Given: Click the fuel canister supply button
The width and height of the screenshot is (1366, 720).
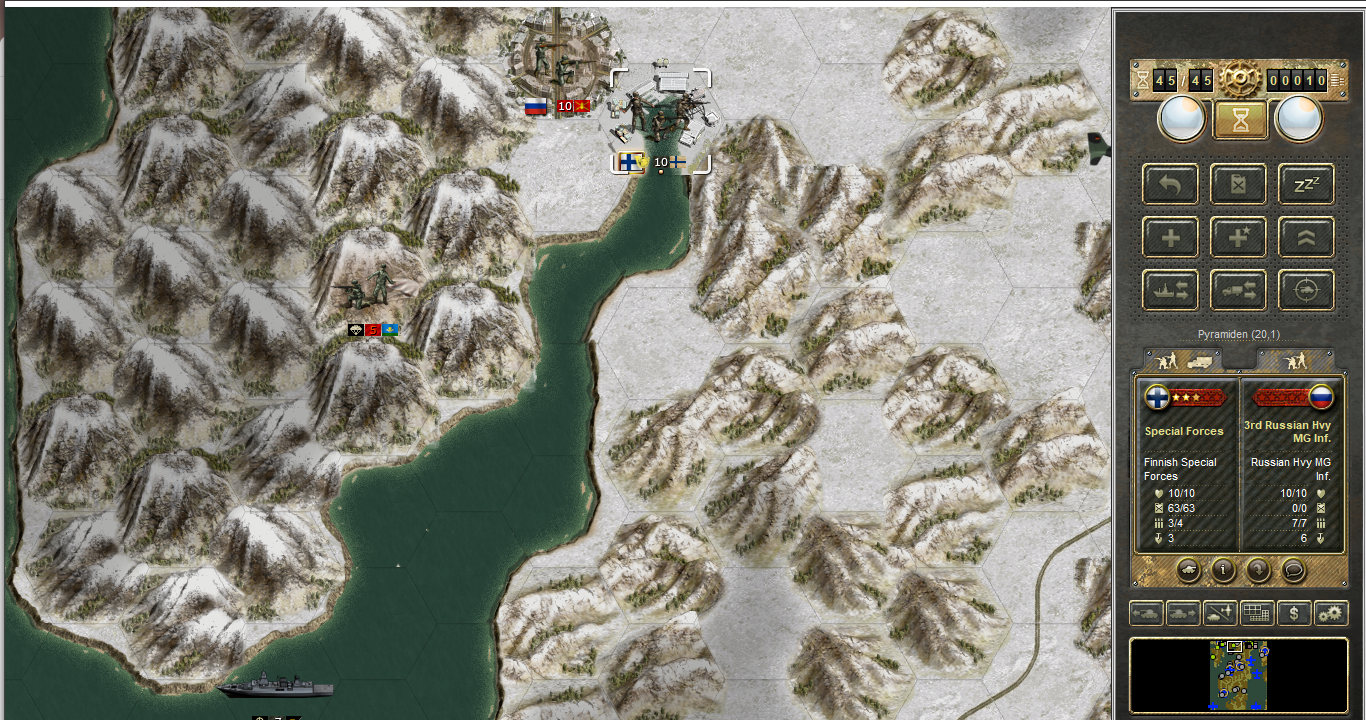Looking at the screenshot, I should (x=1239, y=183).
